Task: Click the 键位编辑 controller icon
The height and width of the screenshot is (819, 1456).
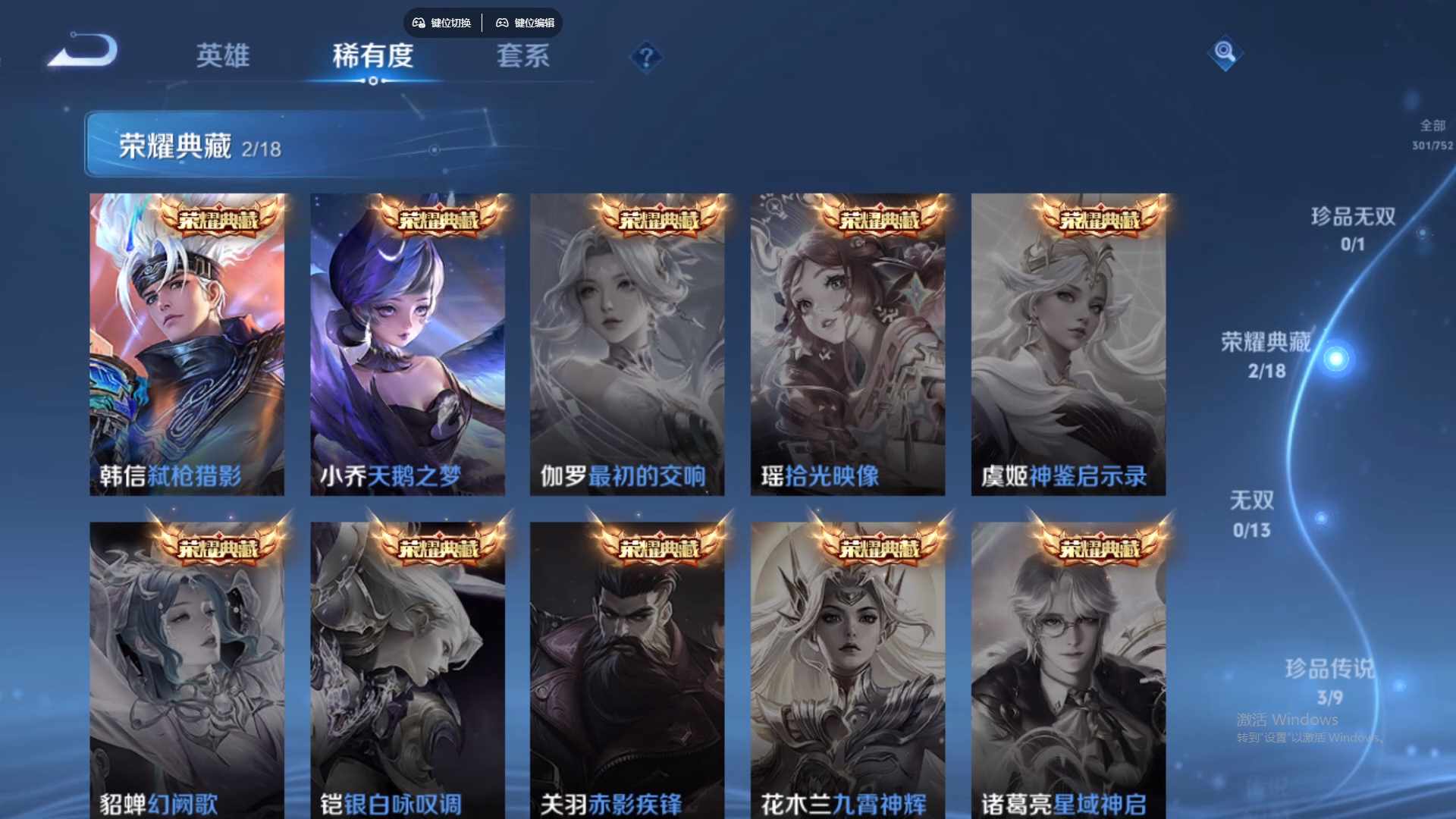Action: tap(502, 24)
